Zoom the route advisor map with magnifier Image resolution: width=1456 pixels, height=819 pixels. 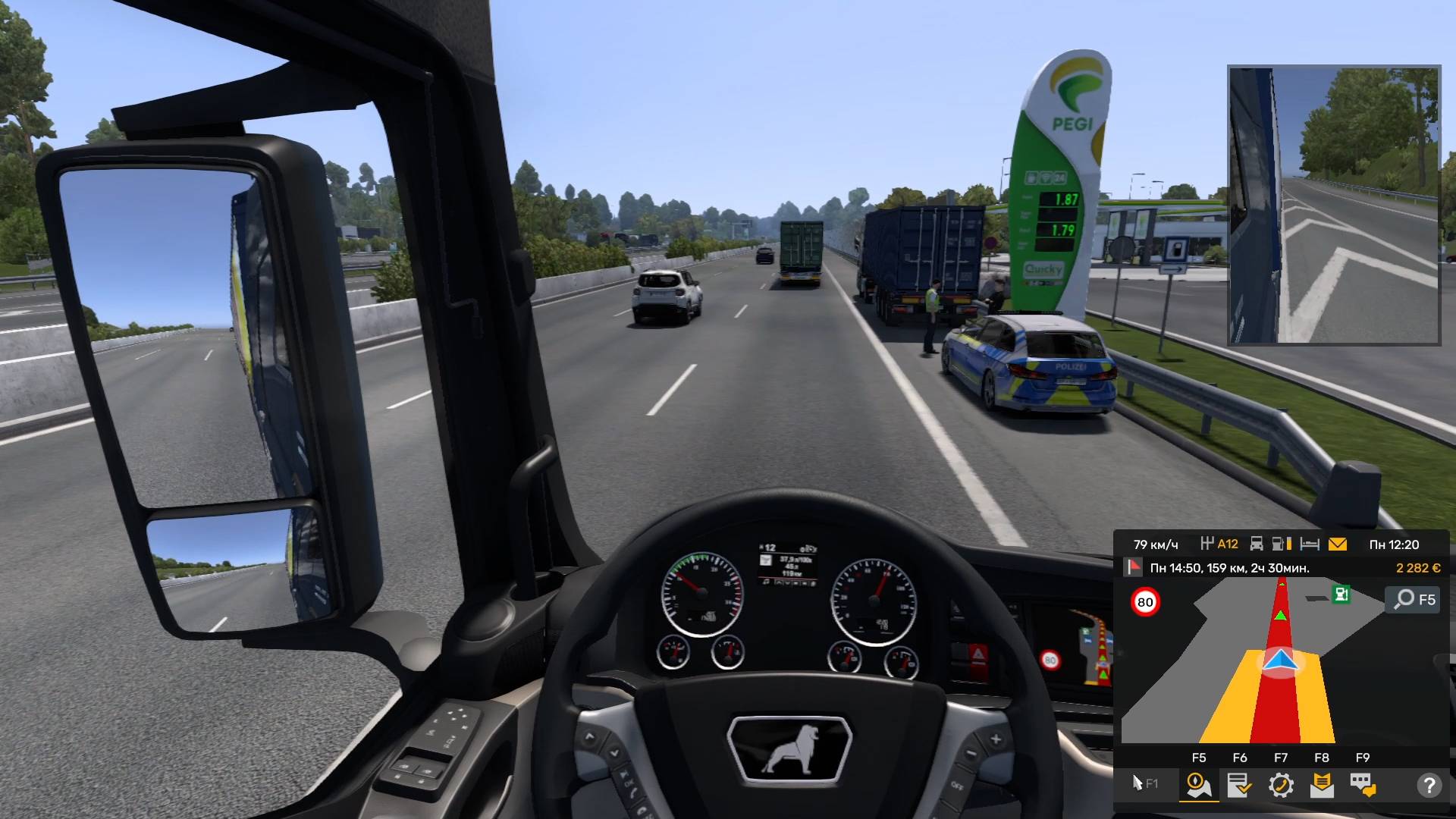(x=1414, y=599)
